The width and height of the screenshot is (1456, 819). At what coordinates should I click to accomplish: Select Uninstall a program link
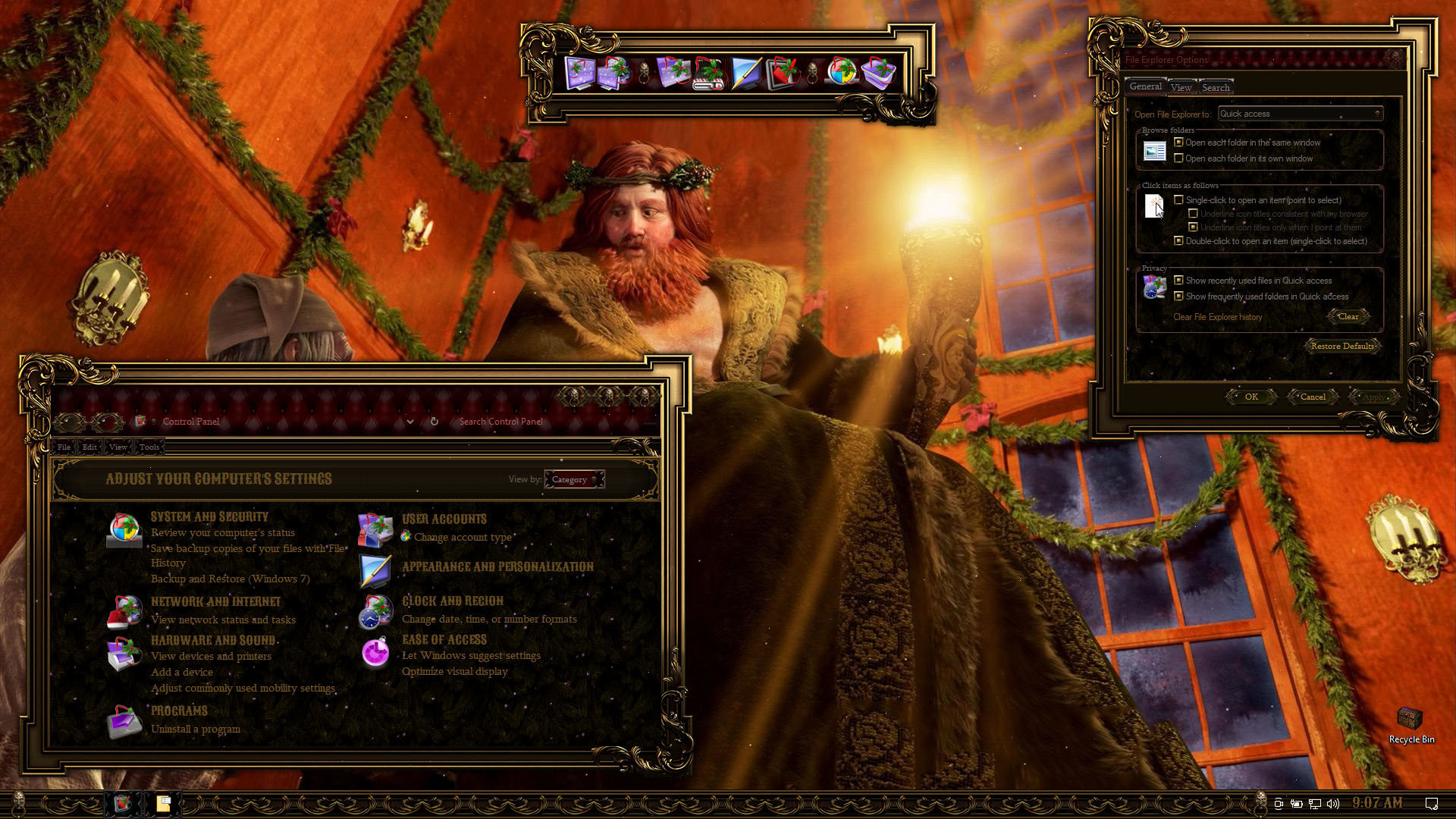coord(195,730)
